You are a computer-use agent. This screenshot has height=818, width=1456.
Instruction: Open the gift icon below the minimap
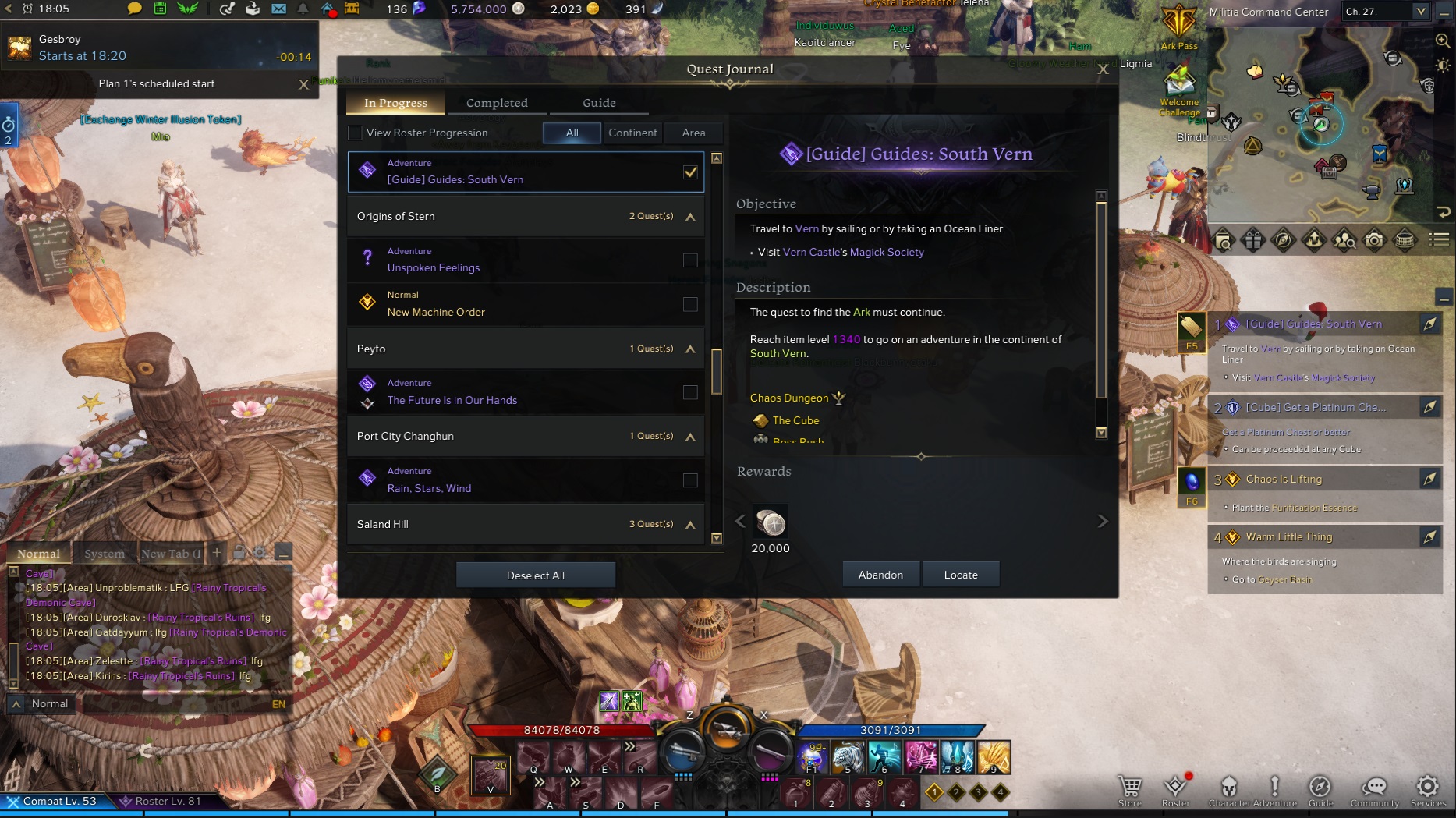coord(1254,241)
